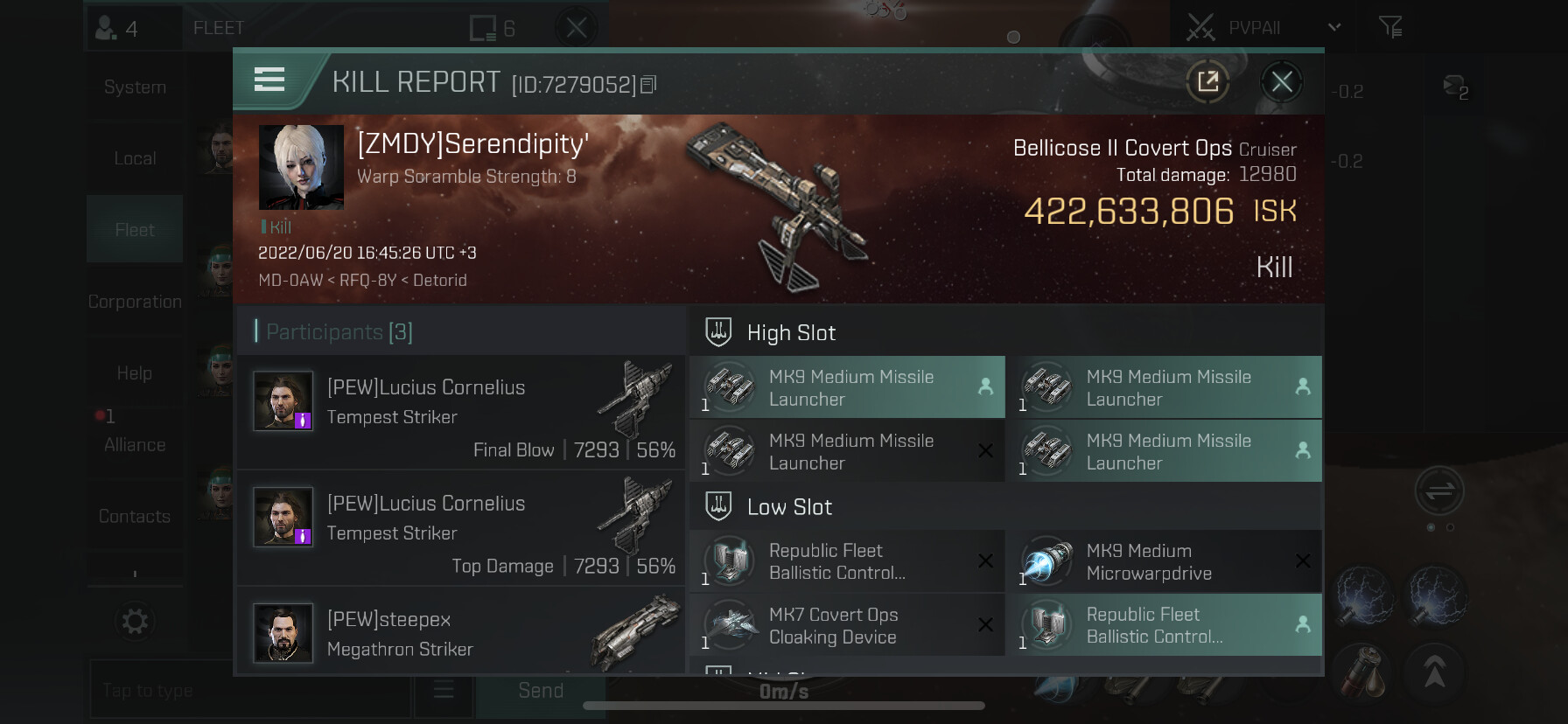Open the Help chat tab
Image resolution: width=1568 pixels, height=724 pixels.
point(135,373)
